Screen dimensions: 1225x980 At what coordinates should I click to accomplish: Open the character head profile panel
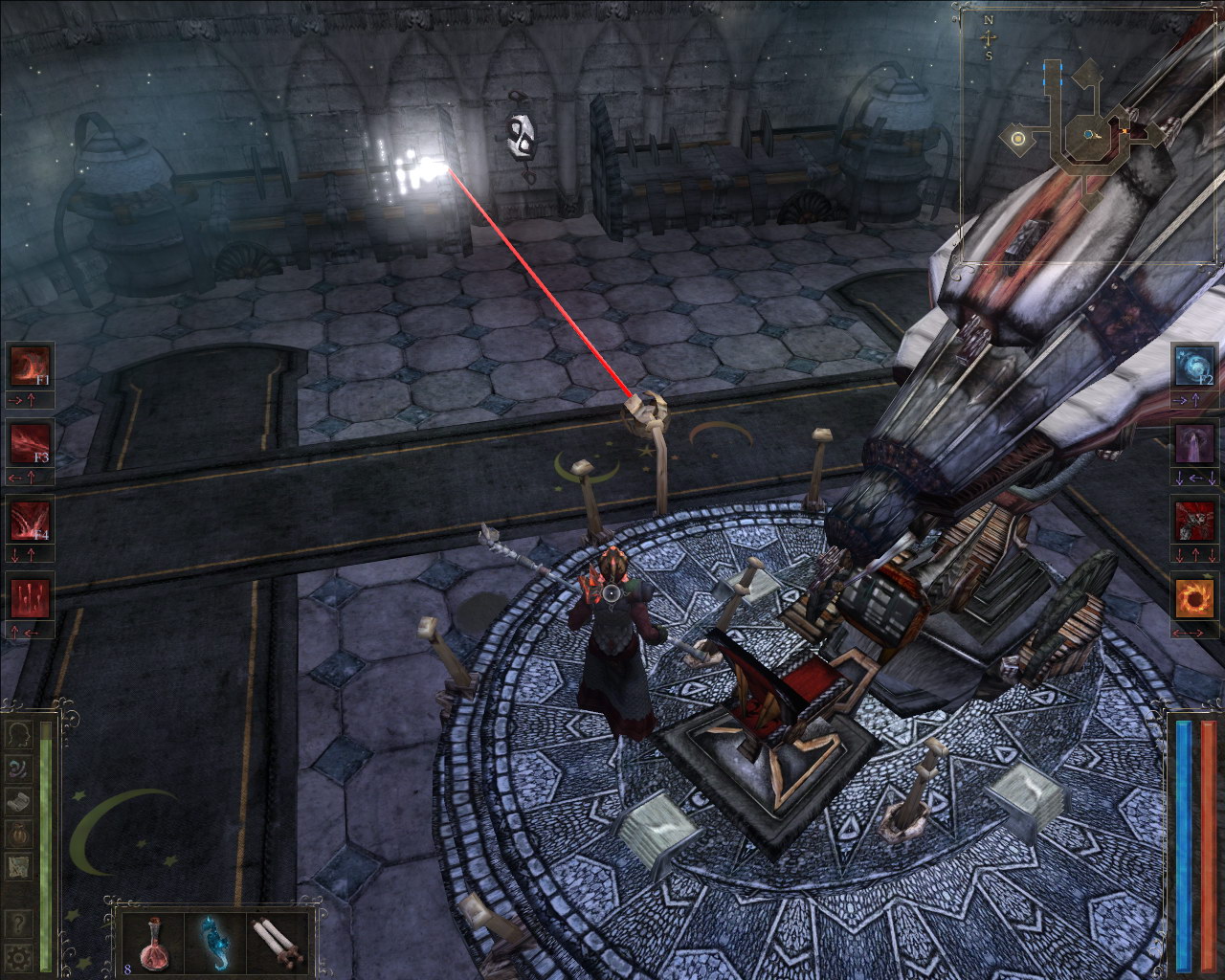17,735
